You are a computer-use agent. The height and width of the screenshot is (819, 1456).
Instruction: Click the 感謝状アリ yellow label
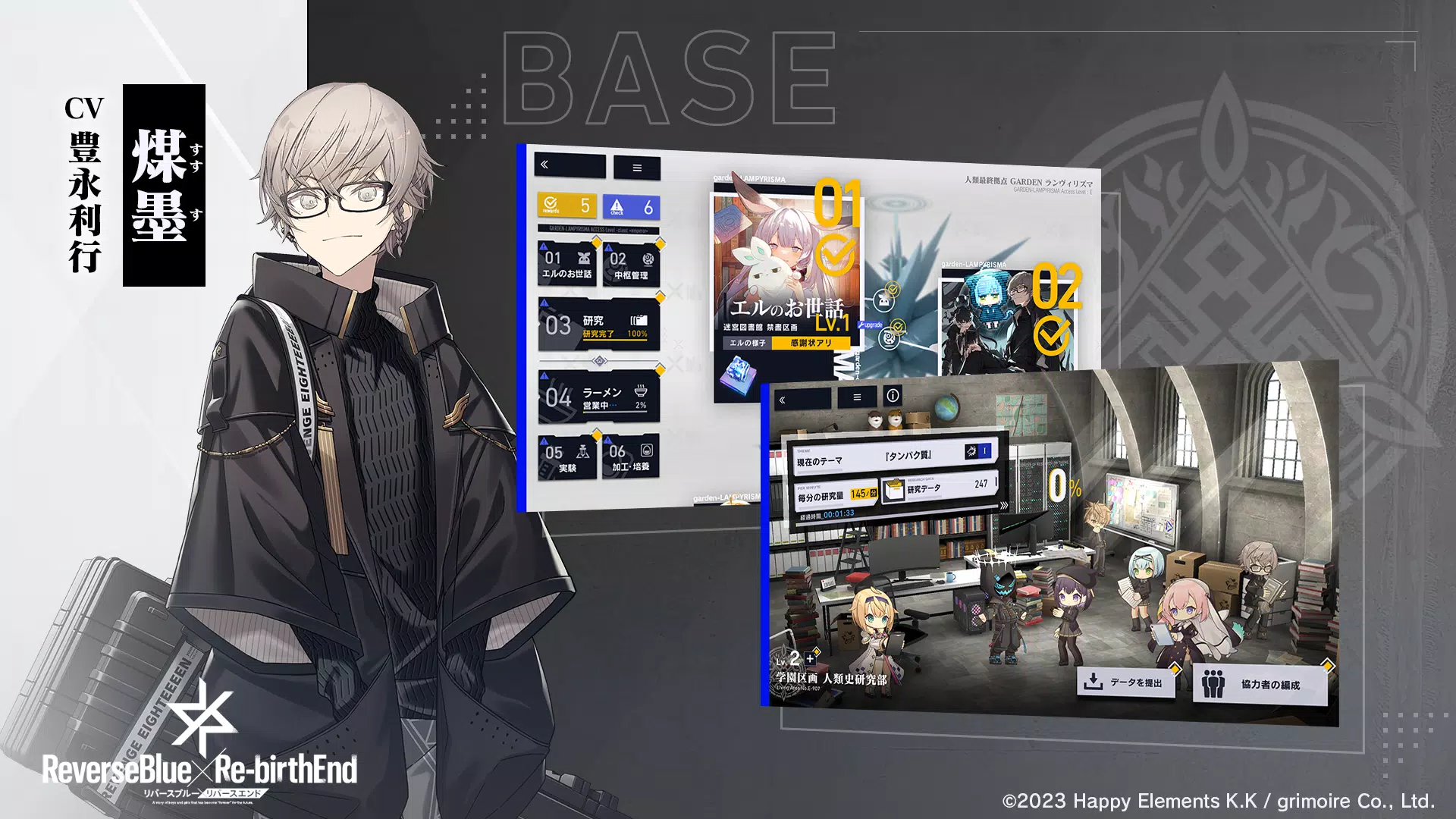point(811,343)
